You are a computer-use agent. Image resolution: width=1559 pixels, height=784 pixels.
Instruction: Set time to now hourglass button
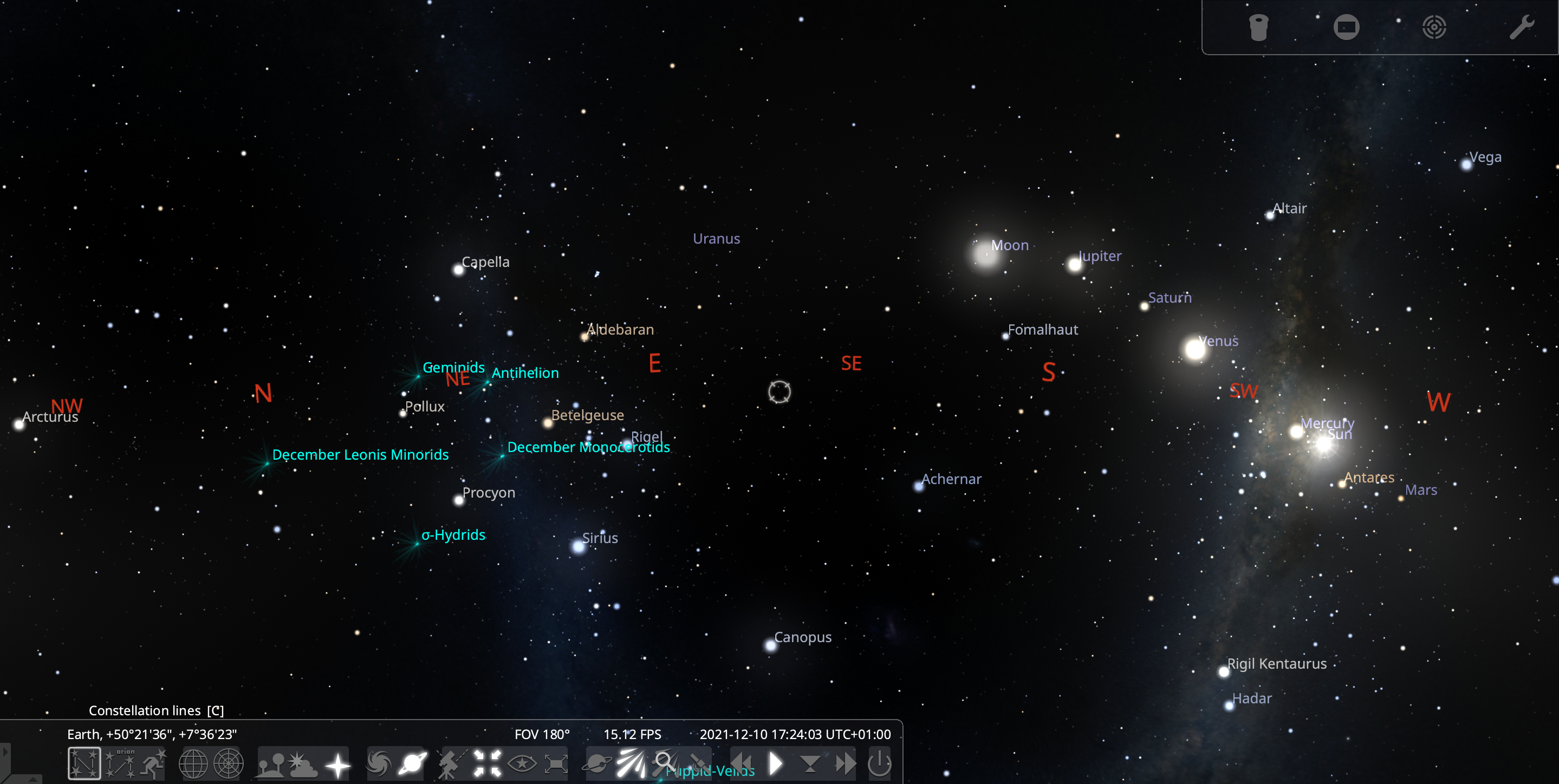pos(810,763)
